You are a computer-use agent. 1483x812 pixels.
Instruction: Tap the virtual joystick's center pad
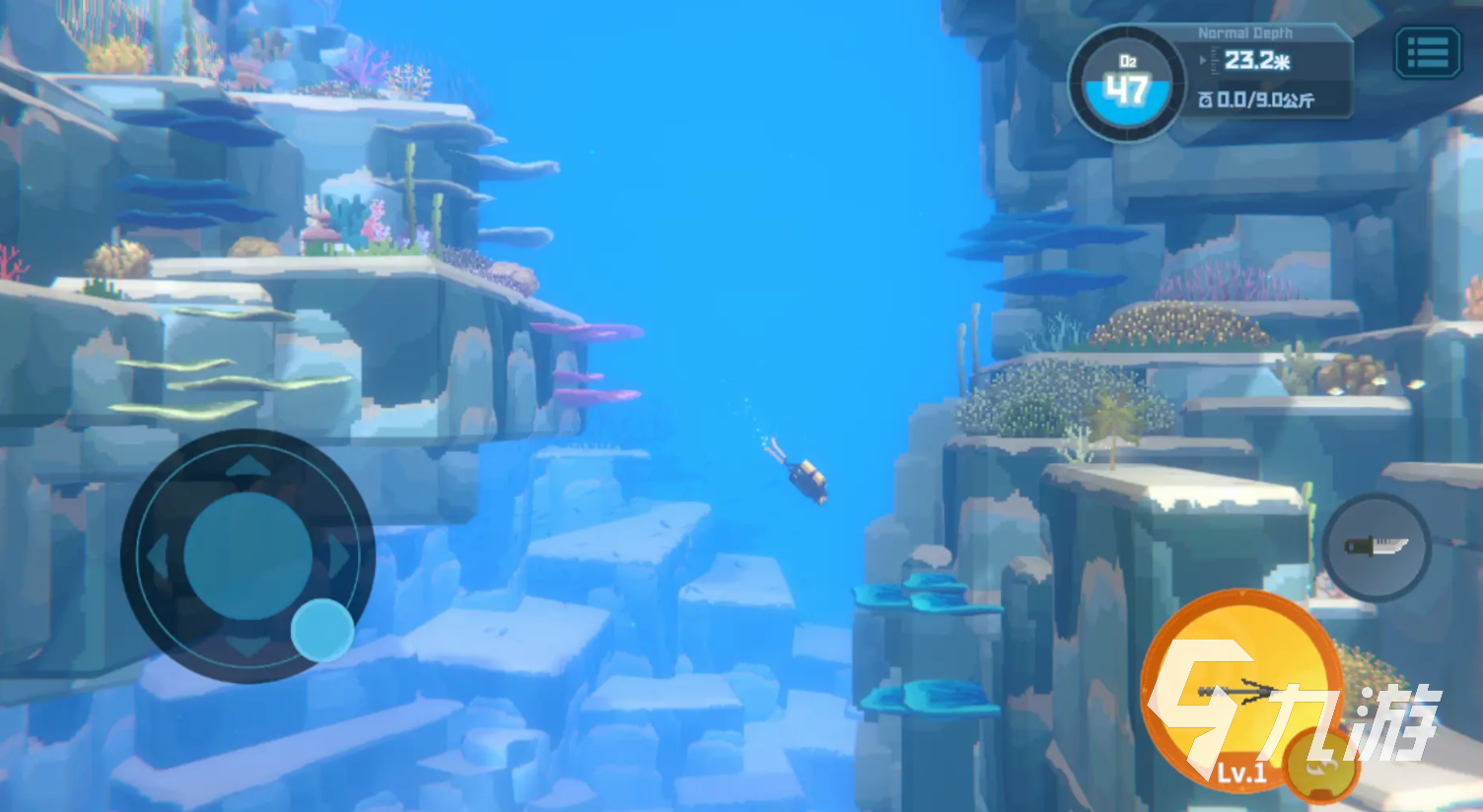tap(247, 557)
